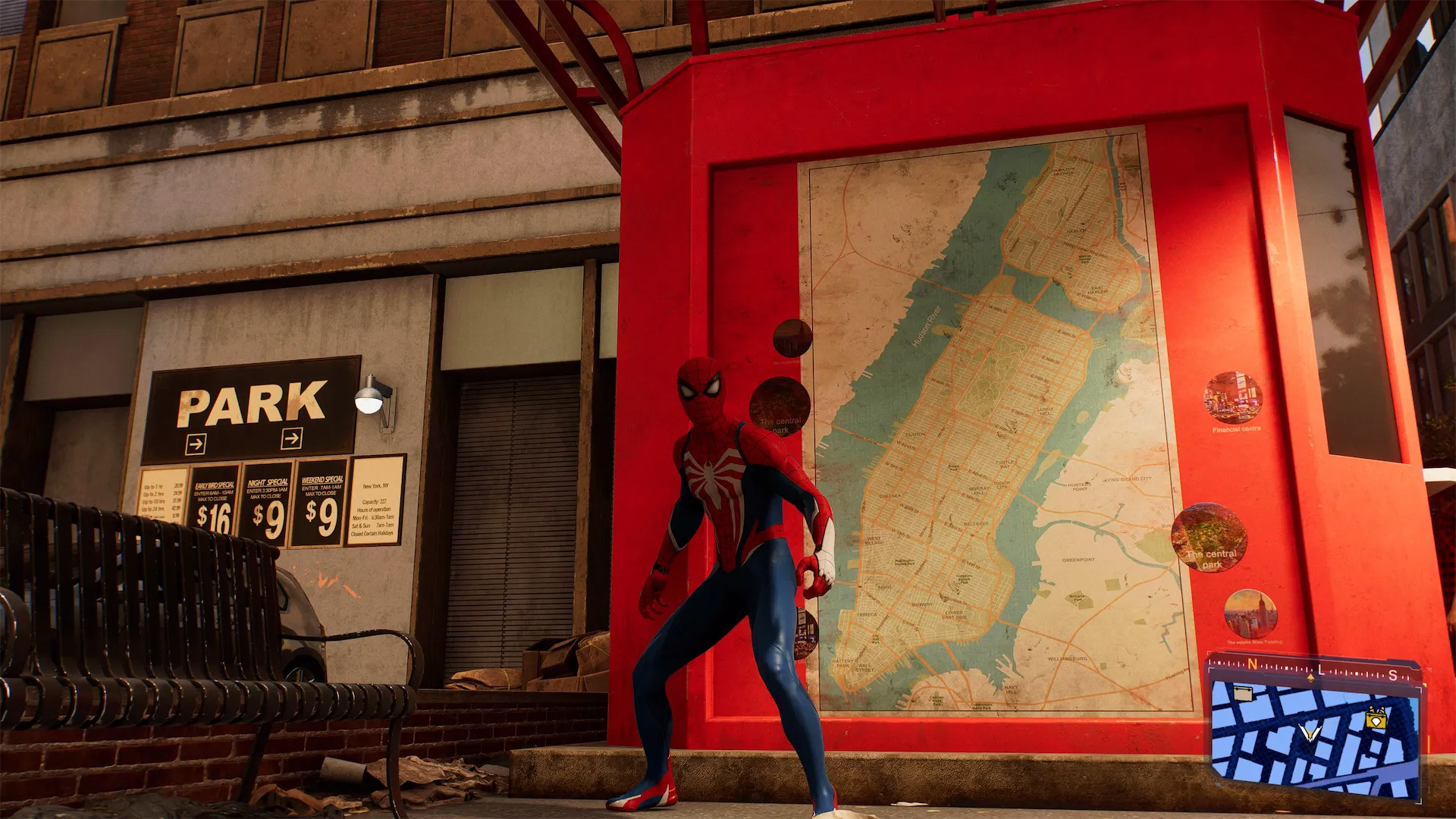
Task: Select the backpack token icon on the minimap
Action: tap(1243, 692)
